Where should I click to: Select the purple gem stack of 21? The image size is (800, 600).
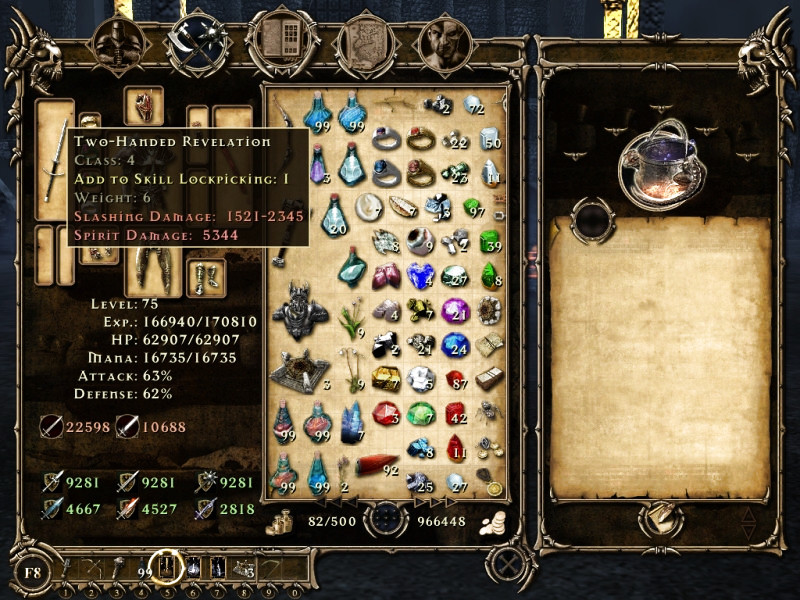pyautogui.click(x=456, y=309)
